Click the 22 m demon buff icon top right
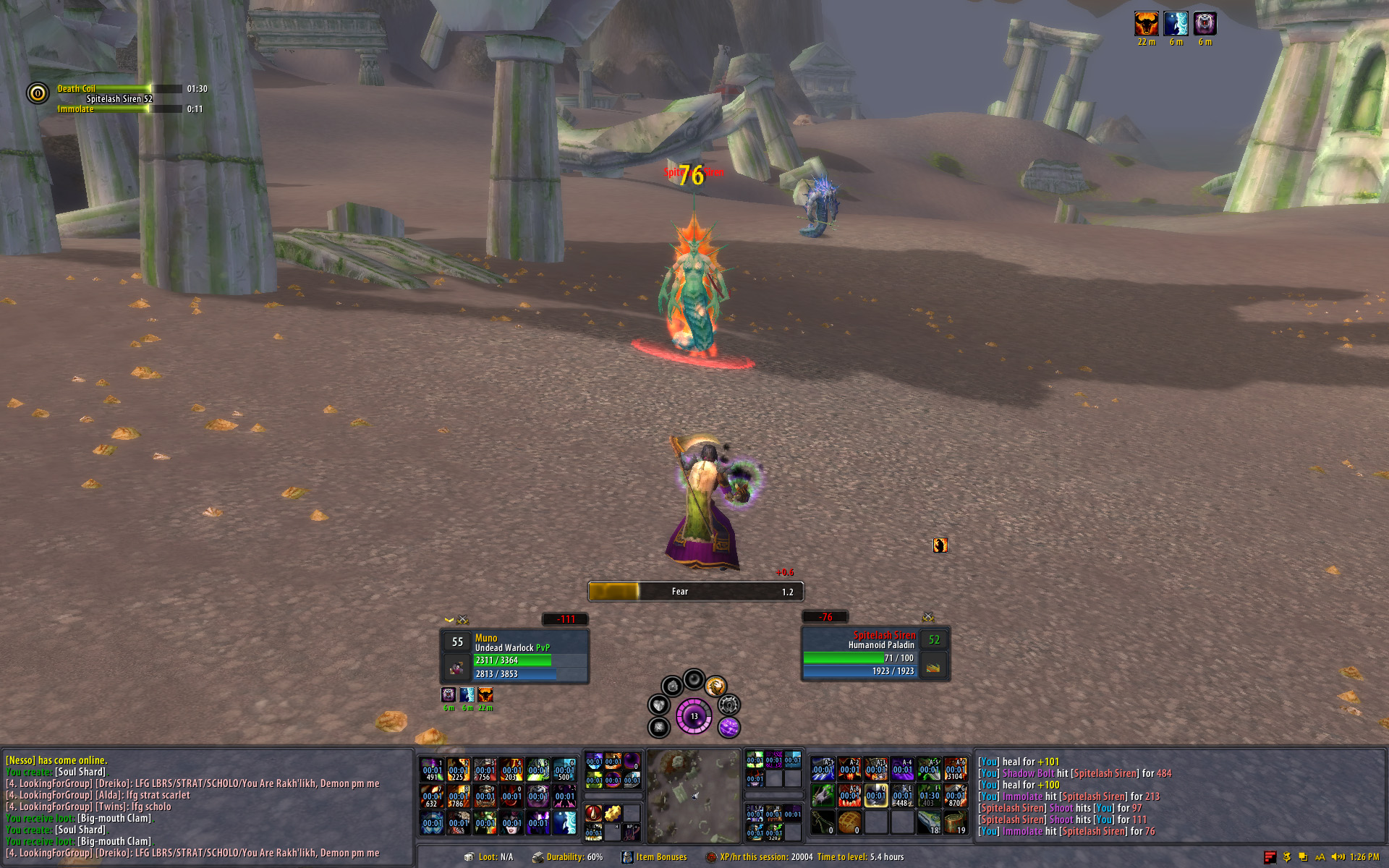 tap(1146, 25)
